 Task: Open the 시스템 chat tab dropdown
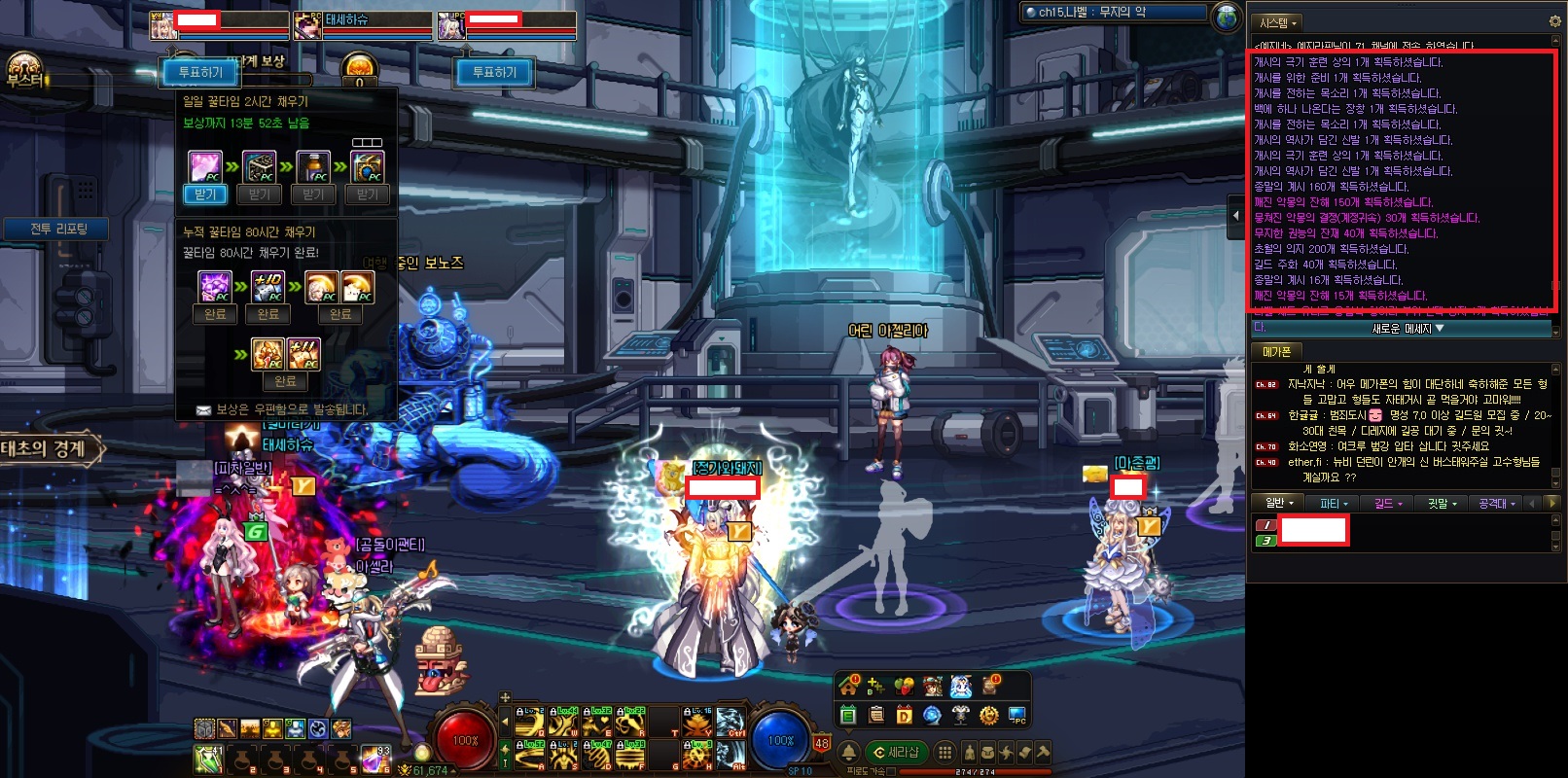coord(1278,22)
